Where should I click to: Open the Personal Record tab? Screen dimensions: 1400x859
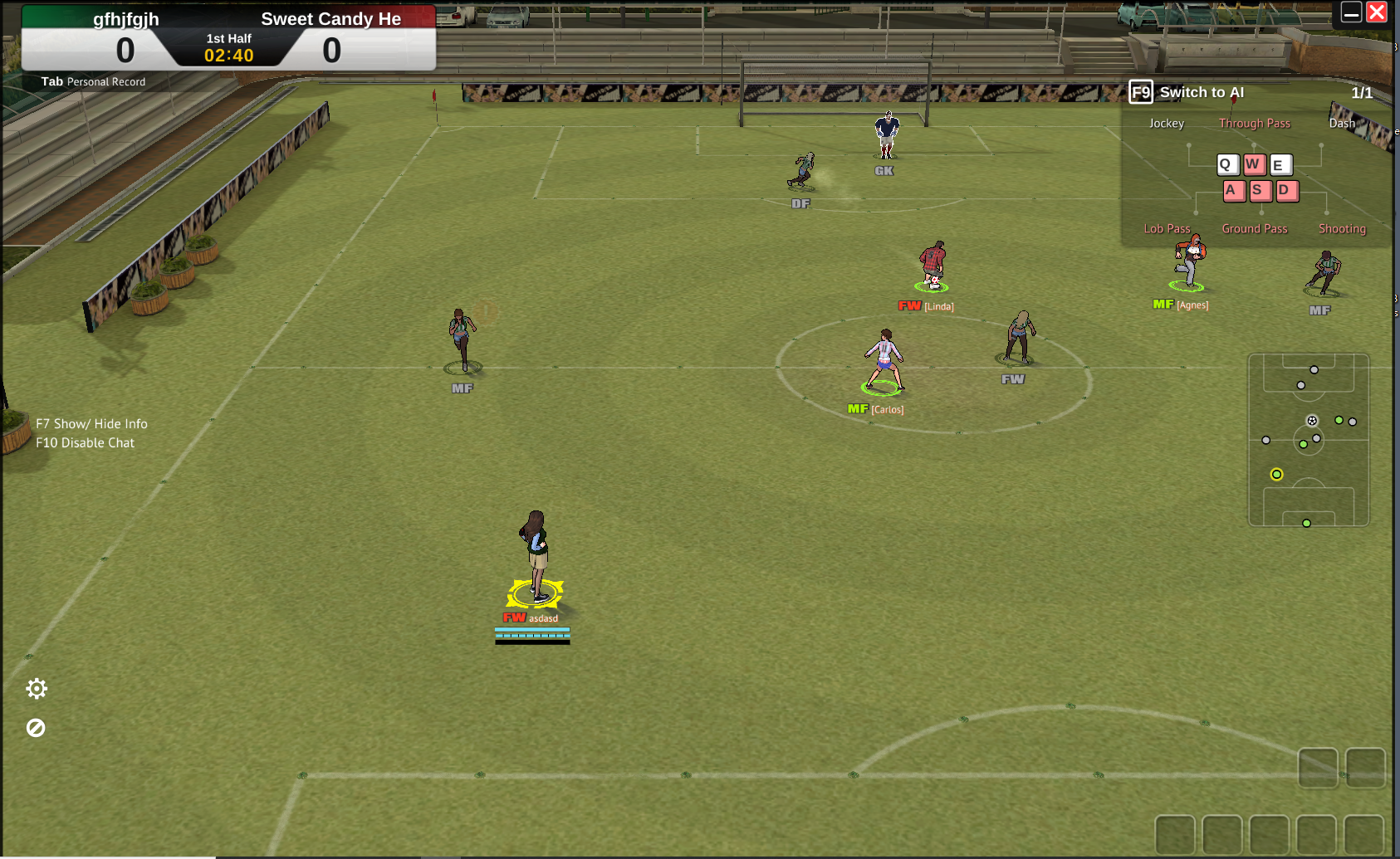106,81
